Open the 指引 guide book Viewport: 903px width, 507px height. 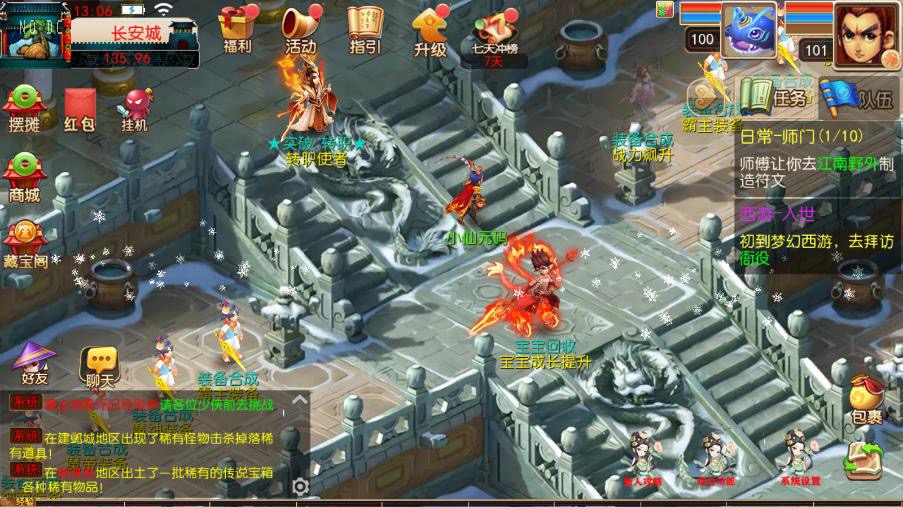364,28
